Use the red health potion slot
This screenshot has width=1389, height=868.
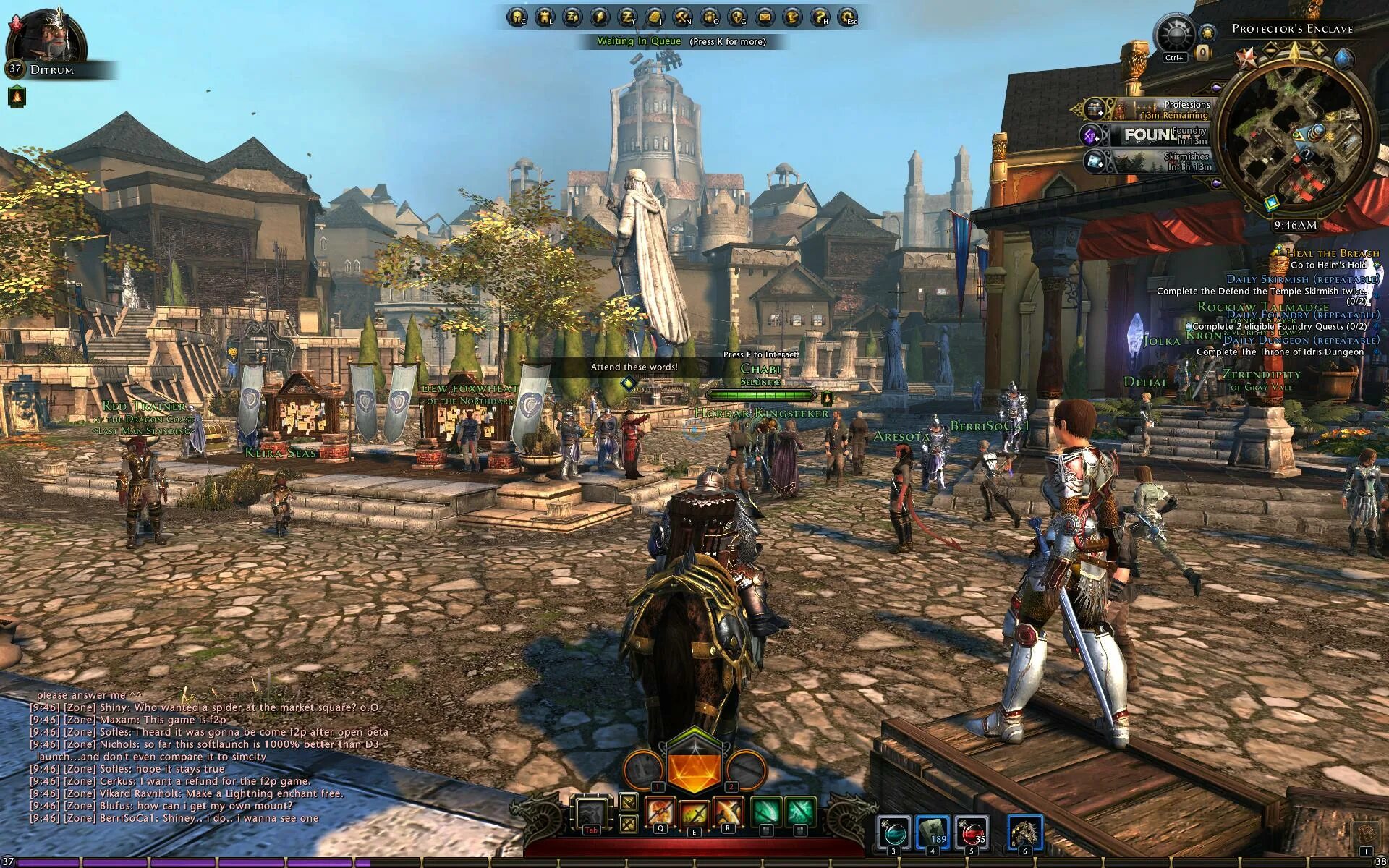click(971, 831)
